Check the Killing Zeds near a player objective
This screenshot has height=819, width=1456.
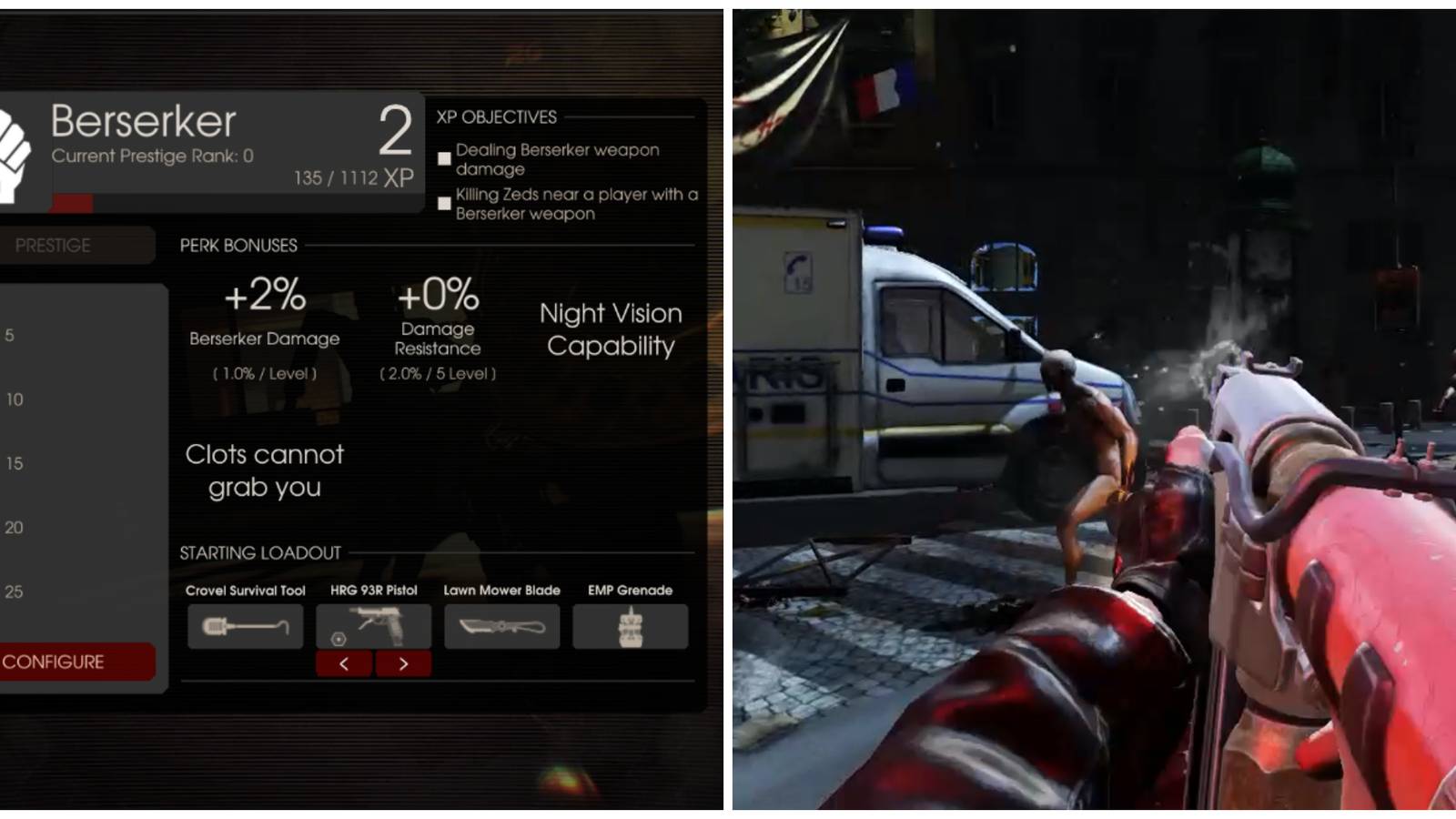click(443, 203)
